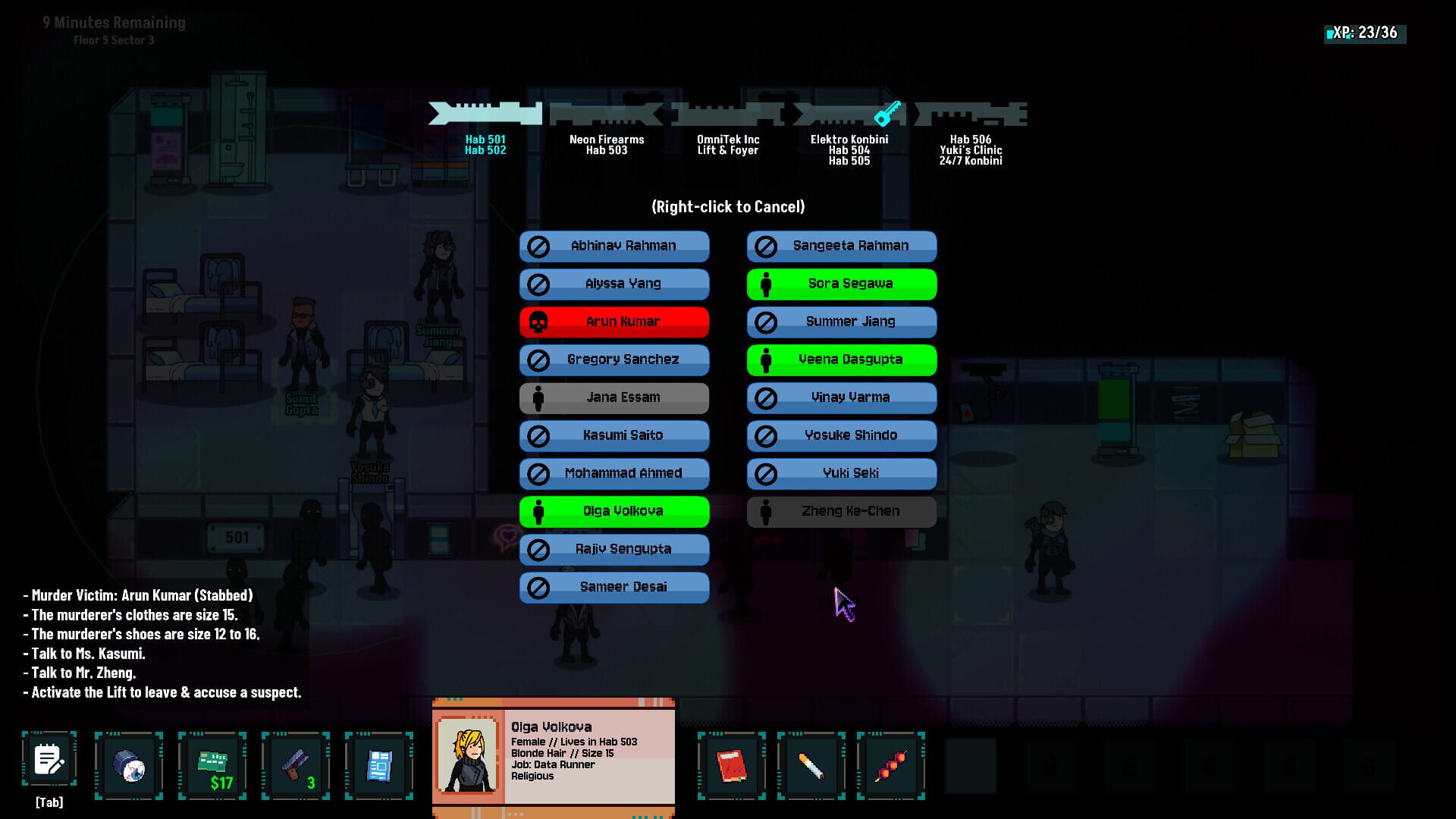Select the dango skewer inventory item

pos(892,765)
